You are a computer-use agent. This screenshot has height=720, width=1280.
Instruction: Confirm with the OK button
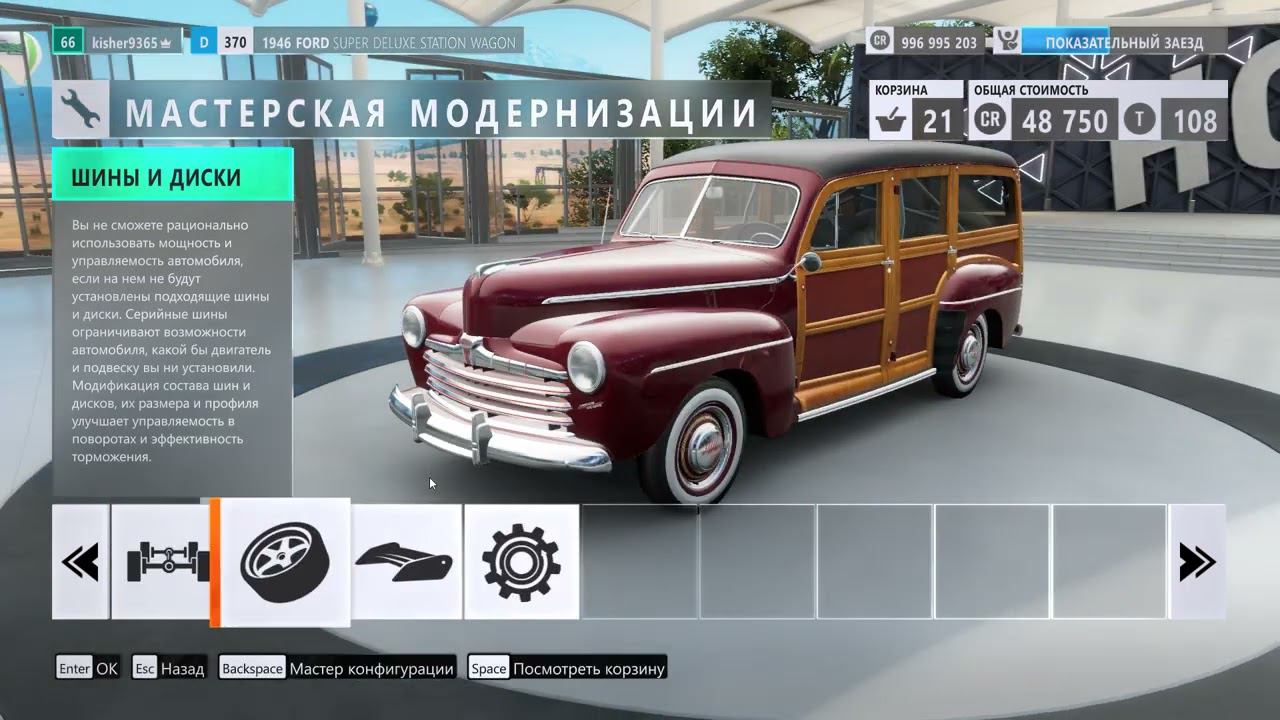[88, 668]
